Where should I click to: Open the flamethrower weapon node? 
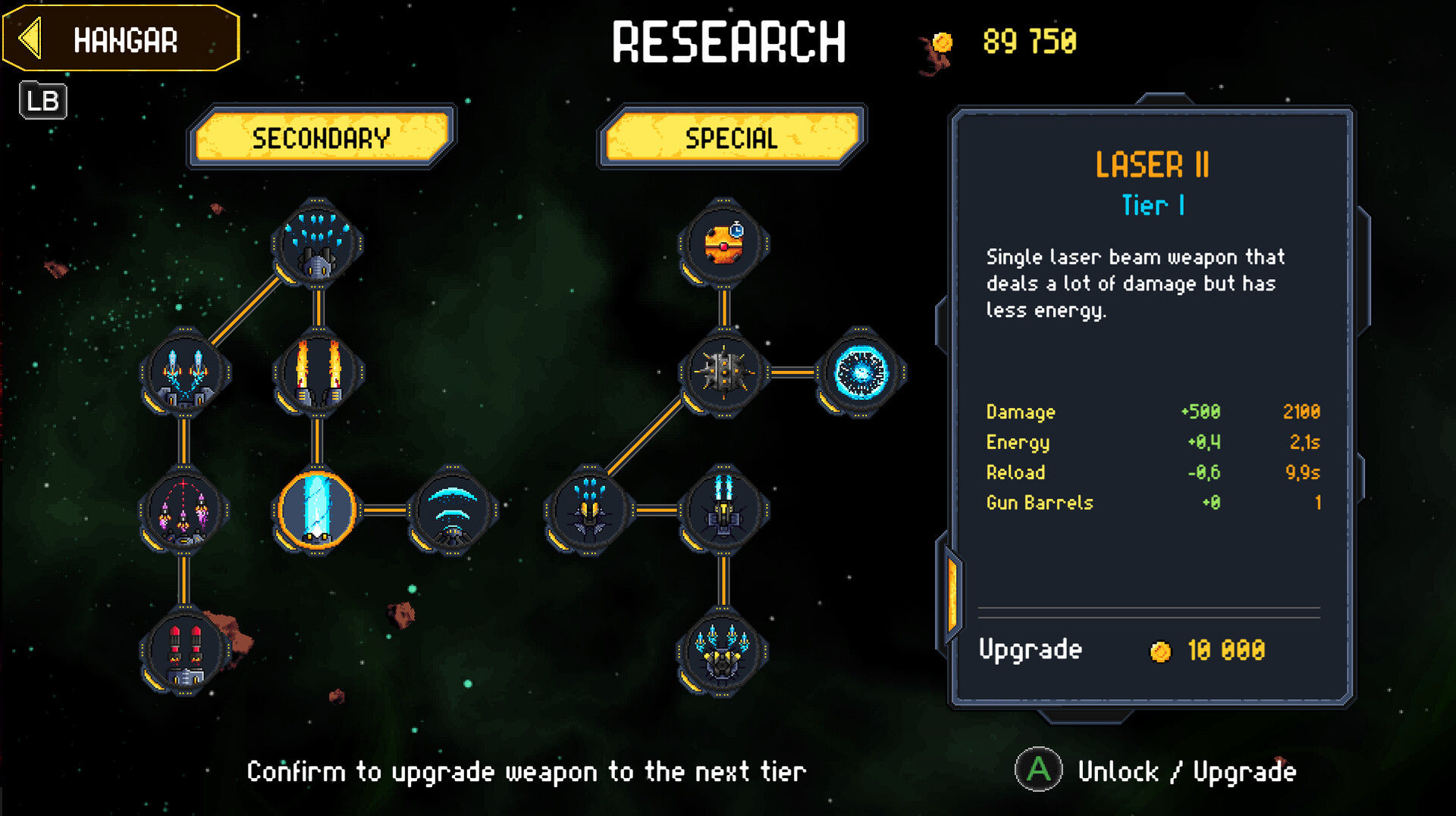pyautogui.click(x=319, y=372)
